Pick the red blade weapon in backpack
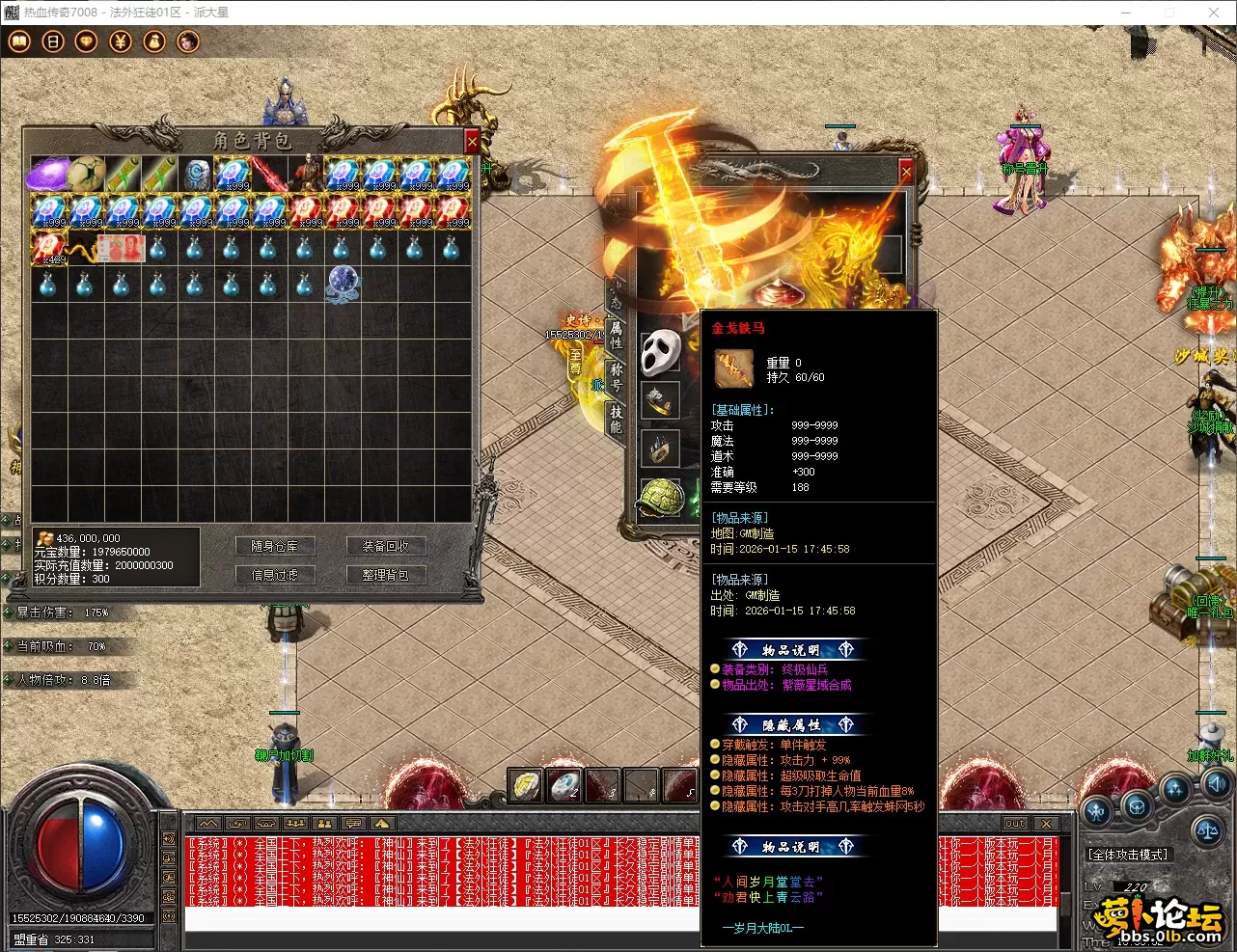 pyautogui.click(x=268, y=175)
